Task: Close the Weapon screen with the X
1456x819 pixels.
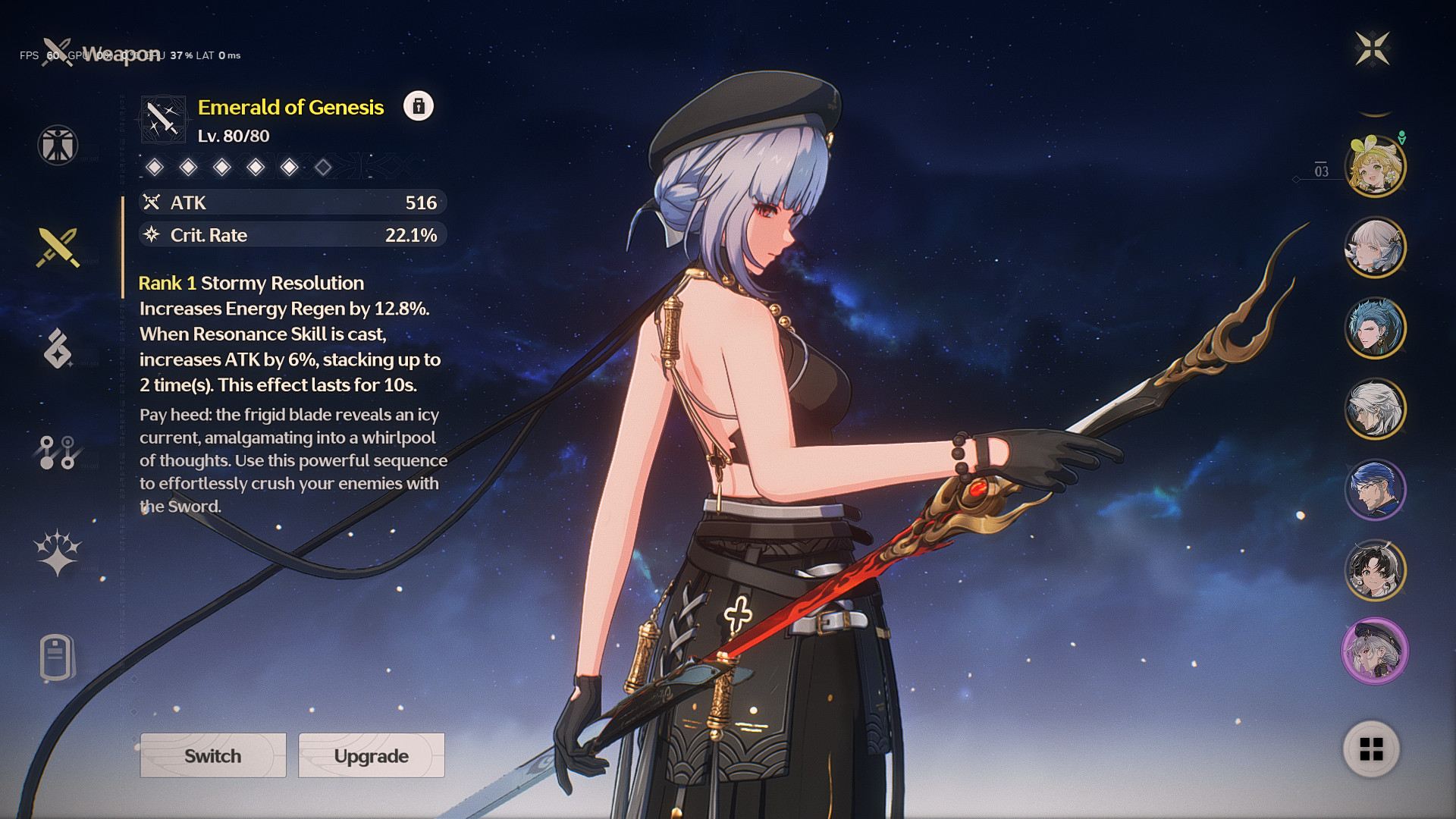Action: coord(1372,49)
